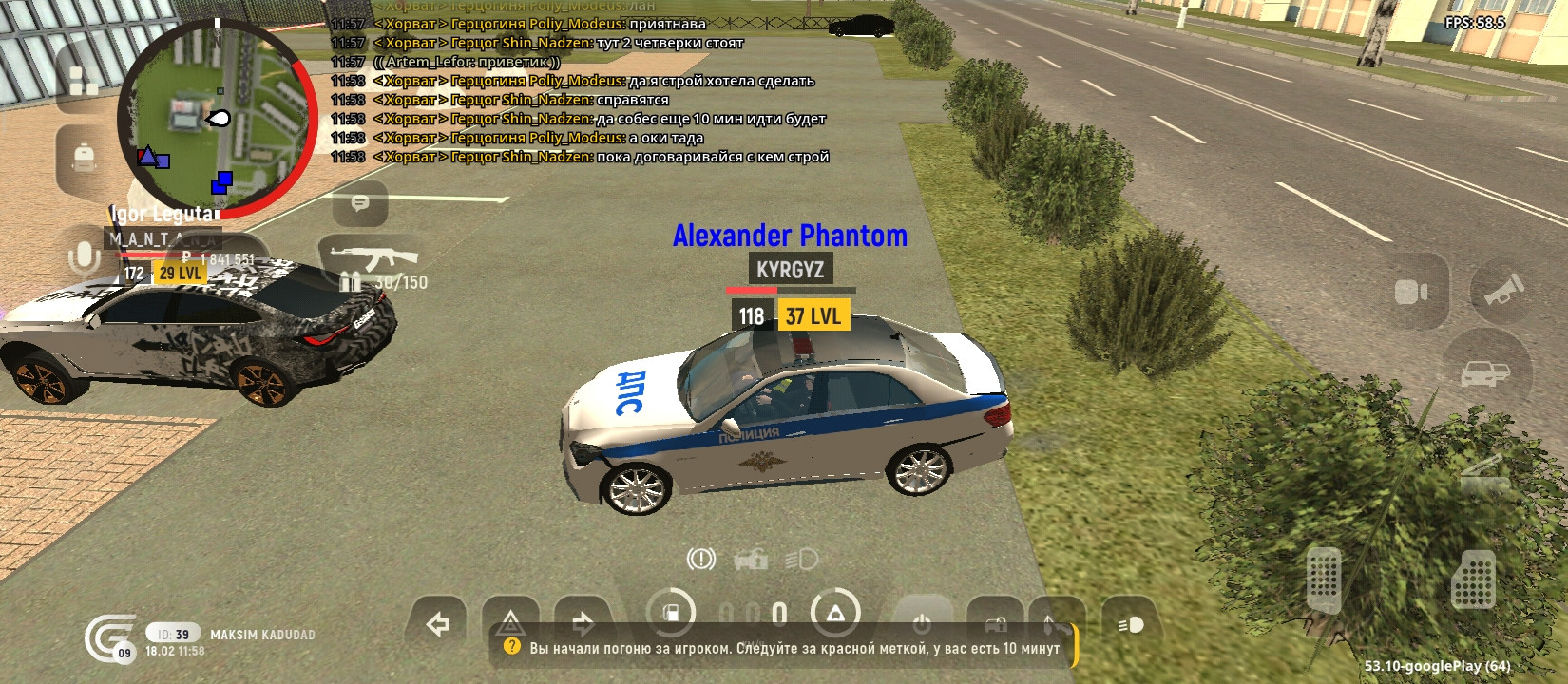The image size is (1568, 684).
Task: Switch the headlights on
Action: [x=1131, y=624]
